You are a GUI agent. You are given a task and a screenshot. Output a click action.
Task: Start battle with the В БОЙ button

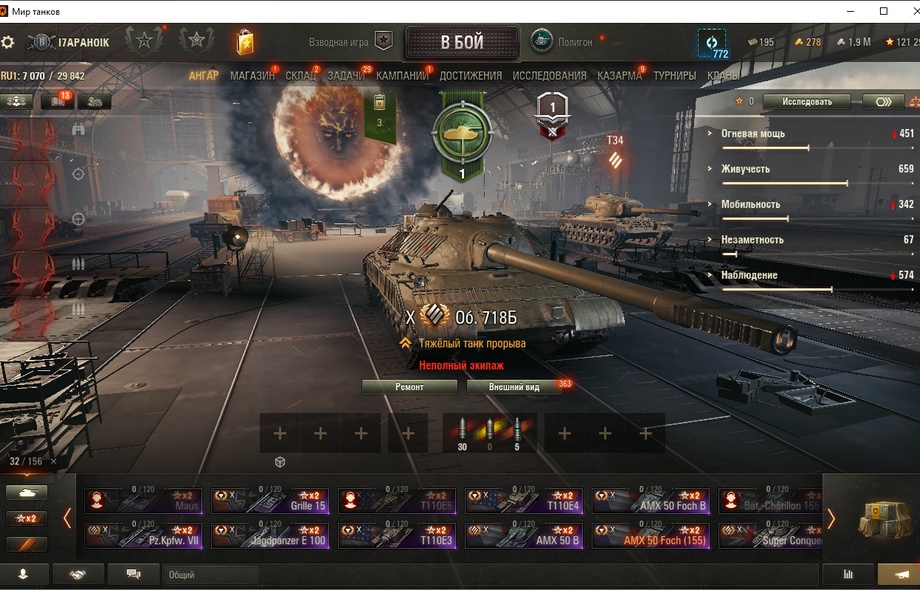pos(462,43)
